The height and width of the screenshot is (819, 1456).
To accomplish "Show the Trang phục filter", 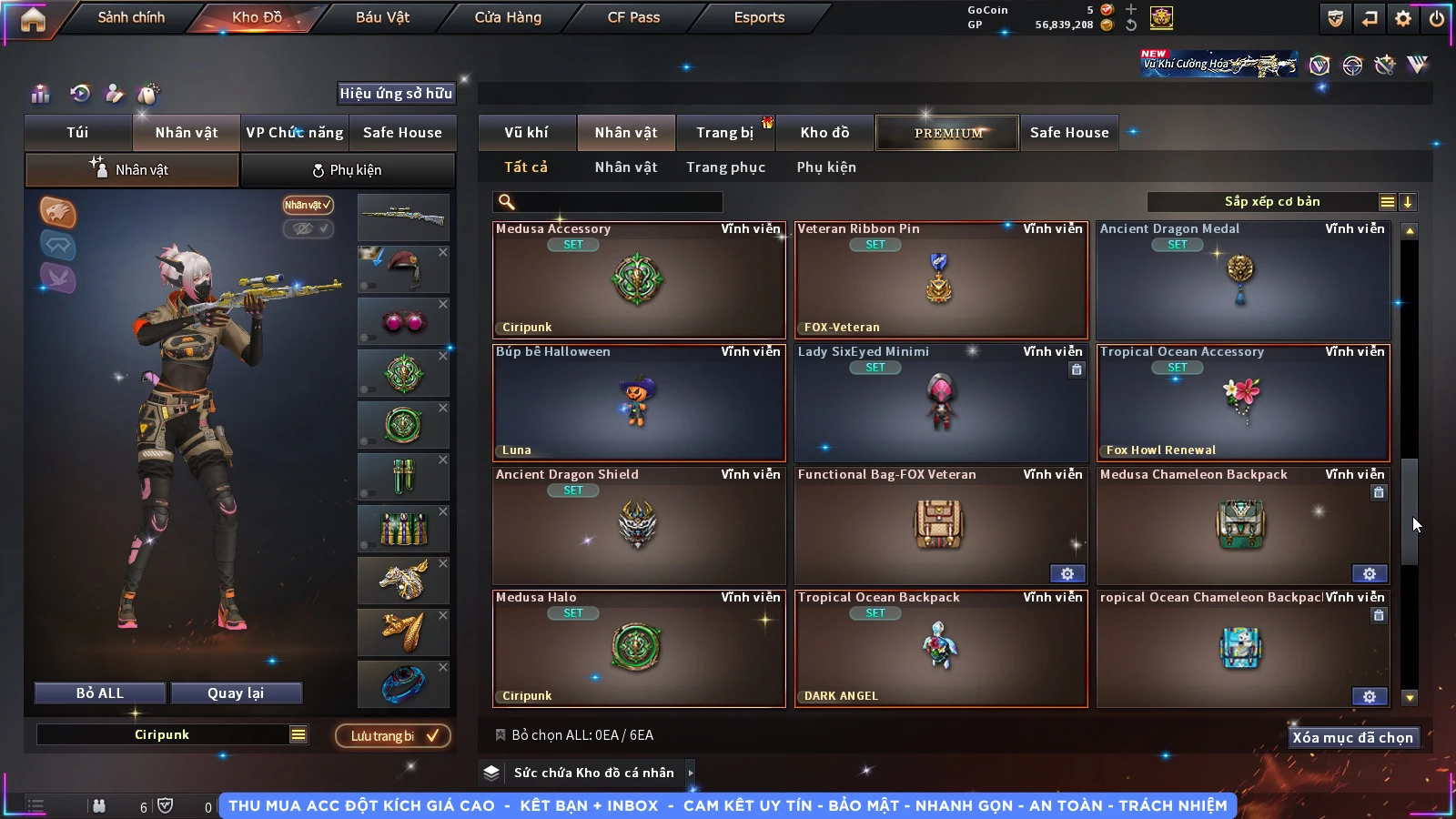I will 725,167.
